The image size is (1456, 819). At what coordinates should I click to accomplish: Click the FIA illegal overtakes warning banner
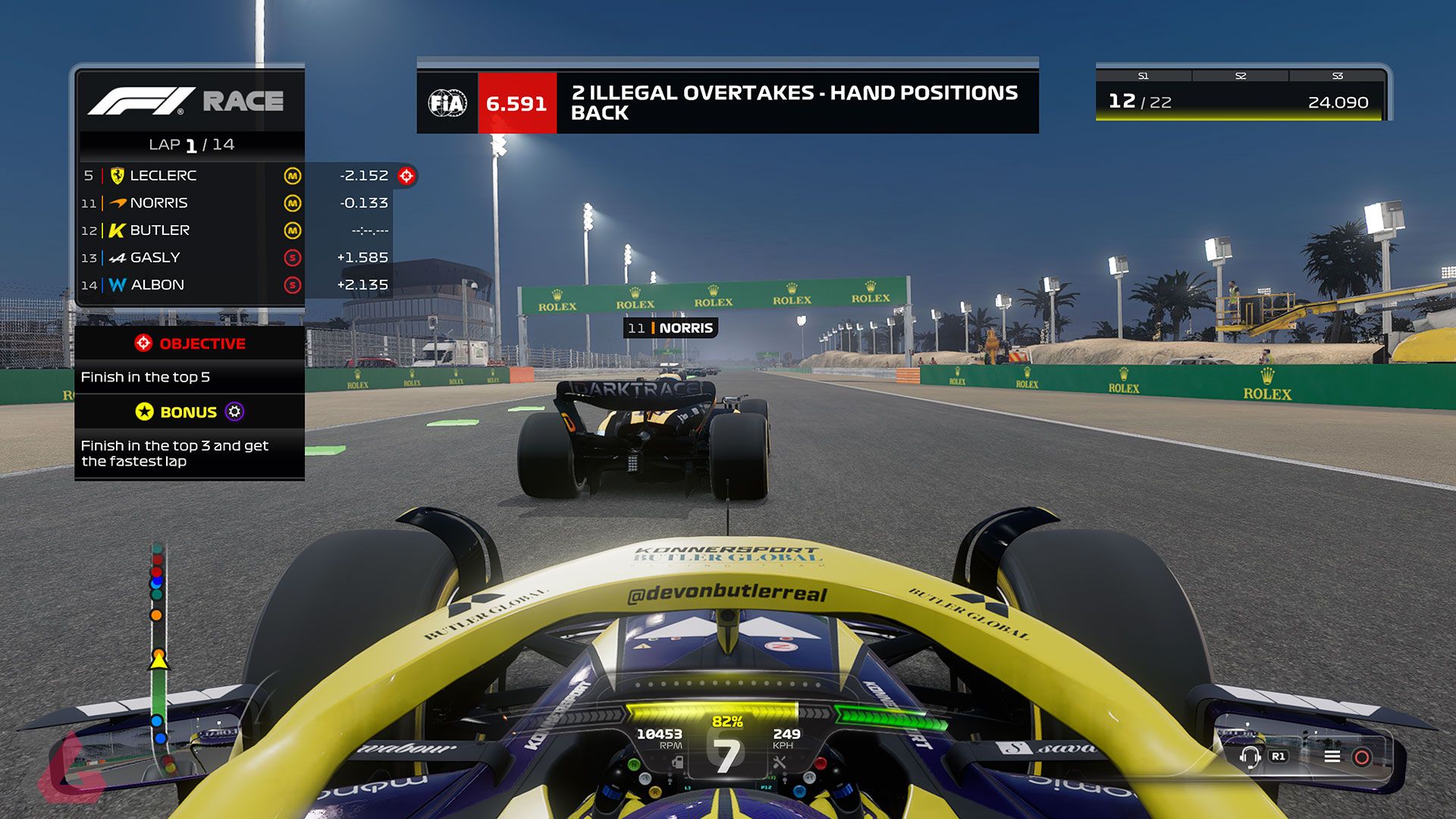(x=727, y=102)
